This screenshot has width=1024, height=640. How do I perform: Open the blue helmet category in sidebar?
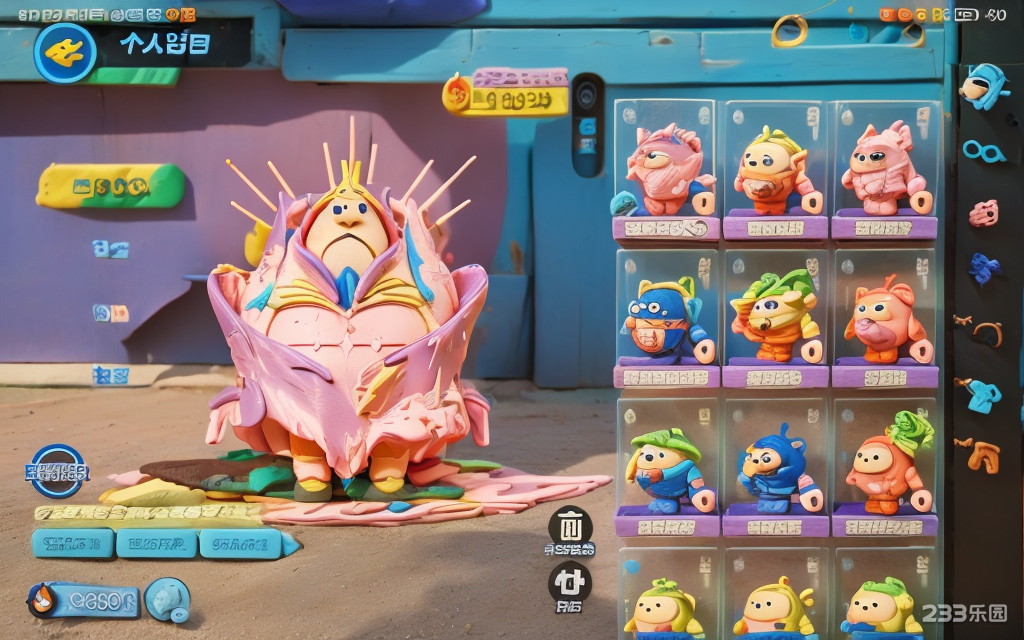tap(983, 86)
